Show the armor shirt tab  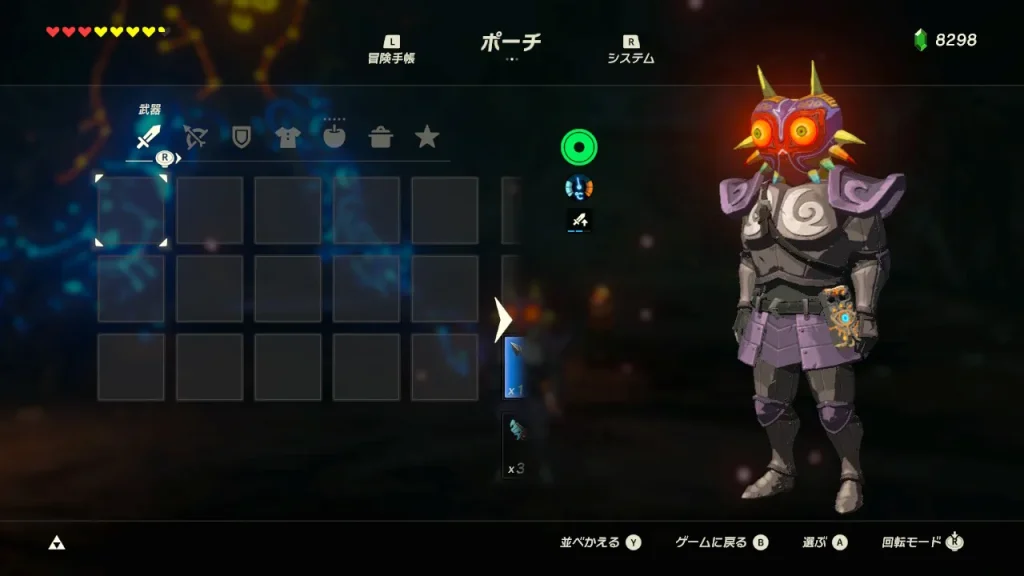pyautogui.click(x=288, y=137)
